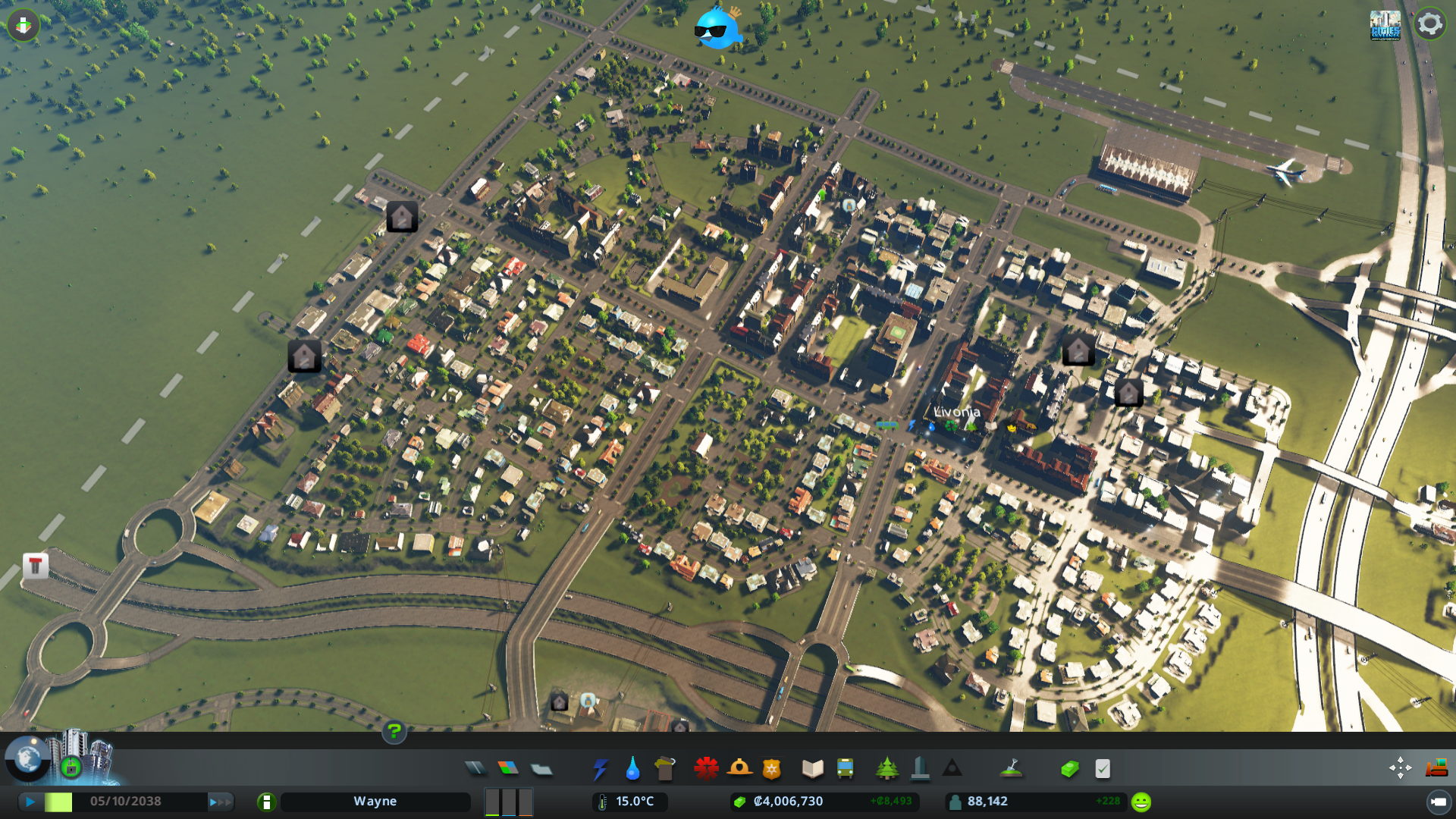1456x819 pixels.
Task: Open the Public Transport menu
Action: [x=846, y=767]
